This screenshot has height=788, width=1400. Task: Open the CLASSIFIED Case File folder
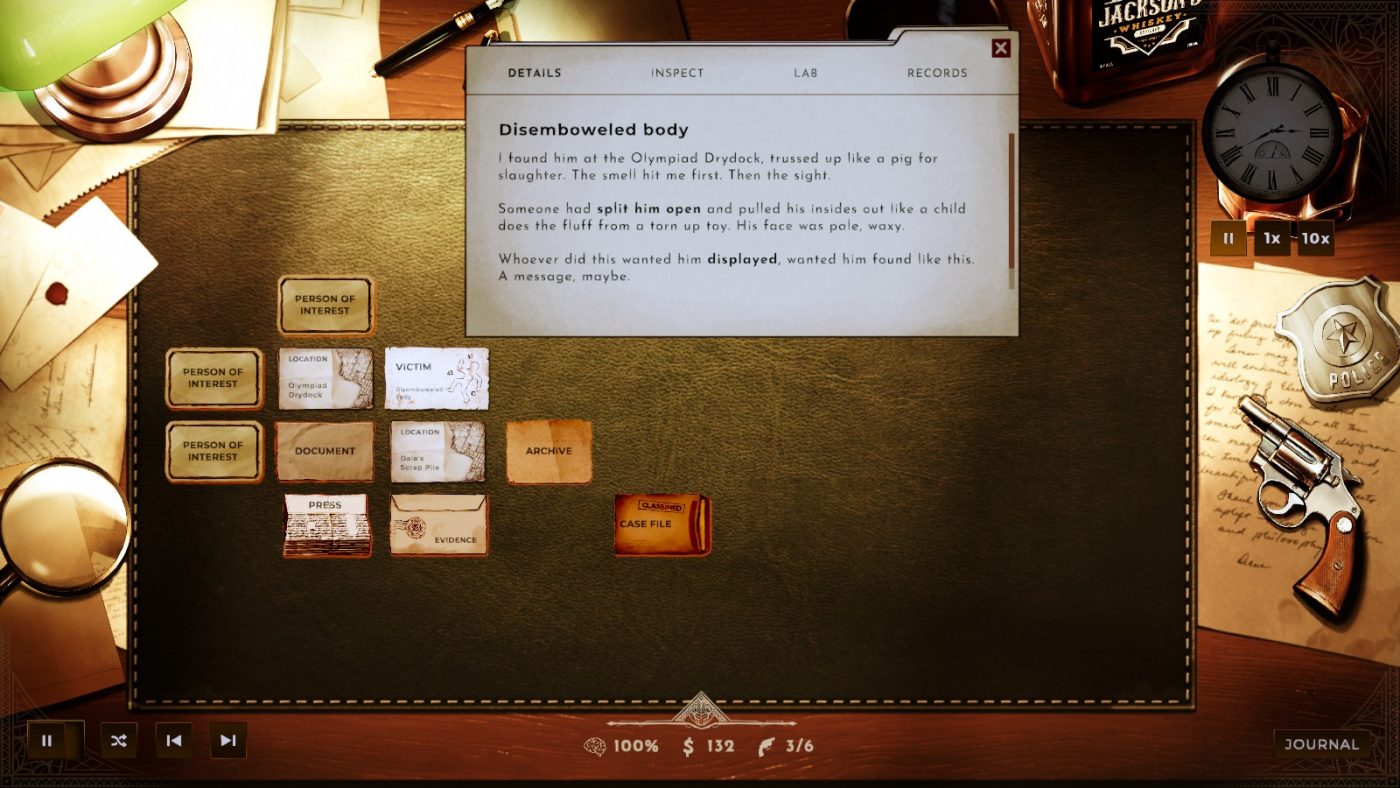(x=660, y=524)
